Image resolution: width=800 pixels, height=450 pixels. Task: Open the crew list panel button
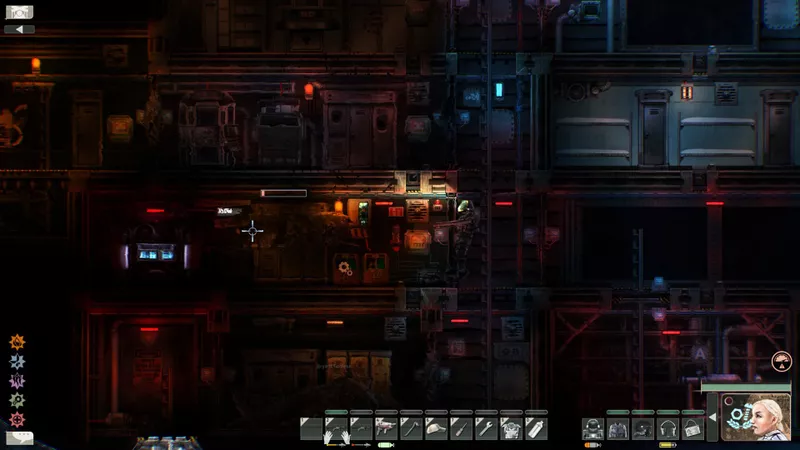19,12
